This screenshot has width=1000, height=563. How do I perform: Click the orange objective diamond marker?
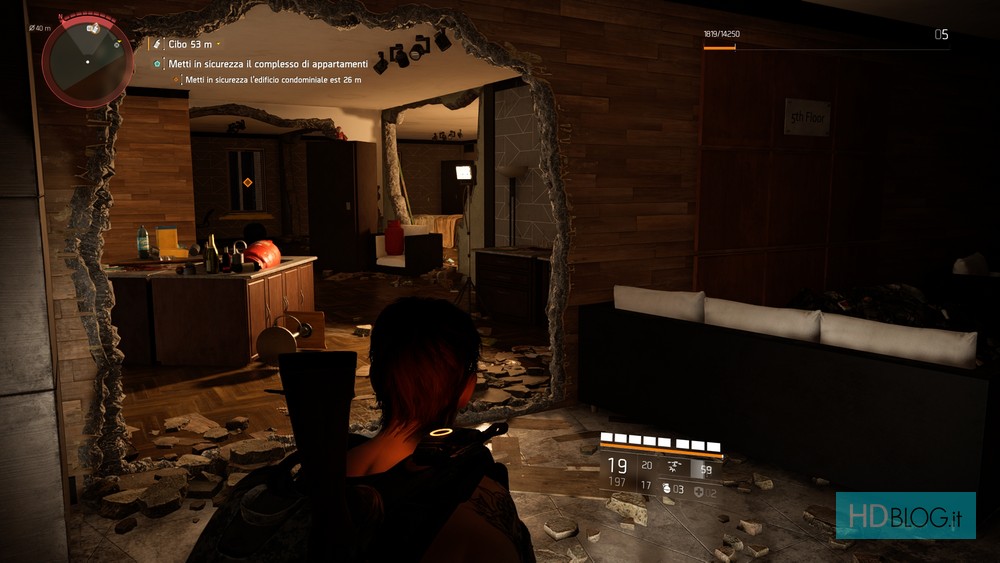[247, 182]
